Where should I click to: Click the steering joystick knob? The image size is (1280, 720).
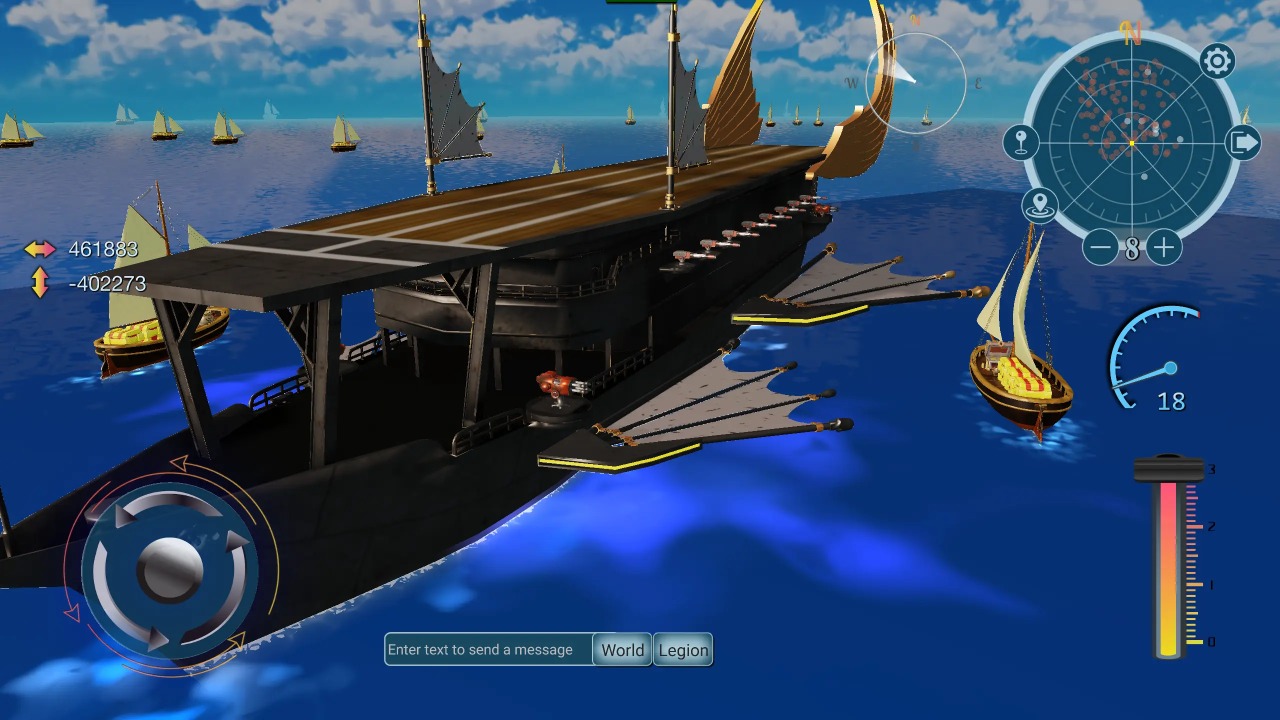point(170,569)
